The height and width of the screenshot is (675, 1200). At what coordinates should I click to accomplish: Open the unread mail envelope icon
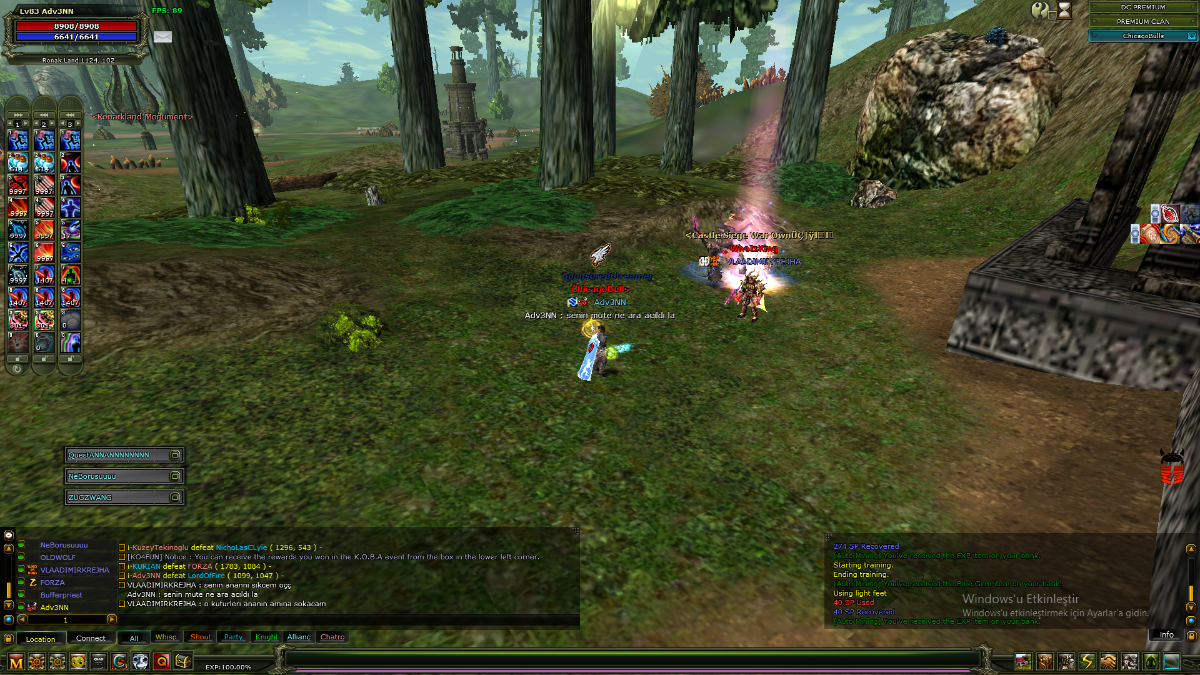(162, 37)
